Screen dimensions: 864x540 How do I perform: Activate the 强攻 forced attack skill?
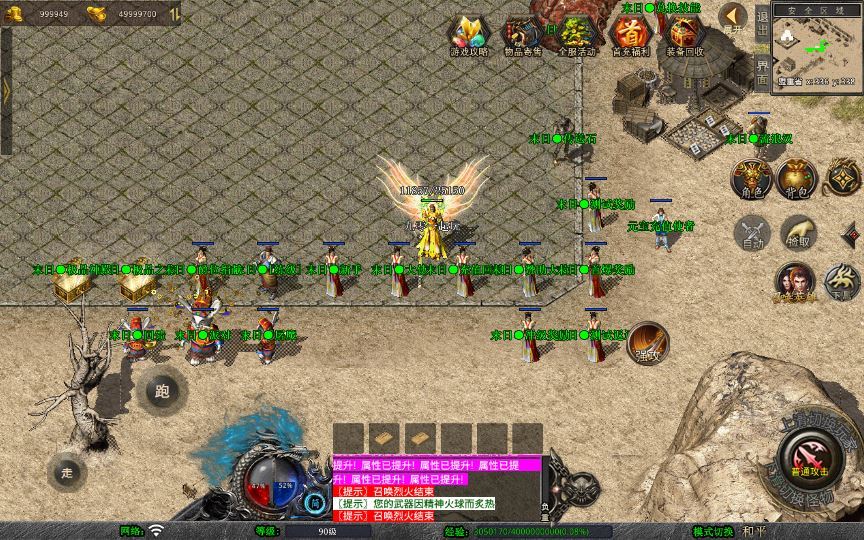coord(647,341)
